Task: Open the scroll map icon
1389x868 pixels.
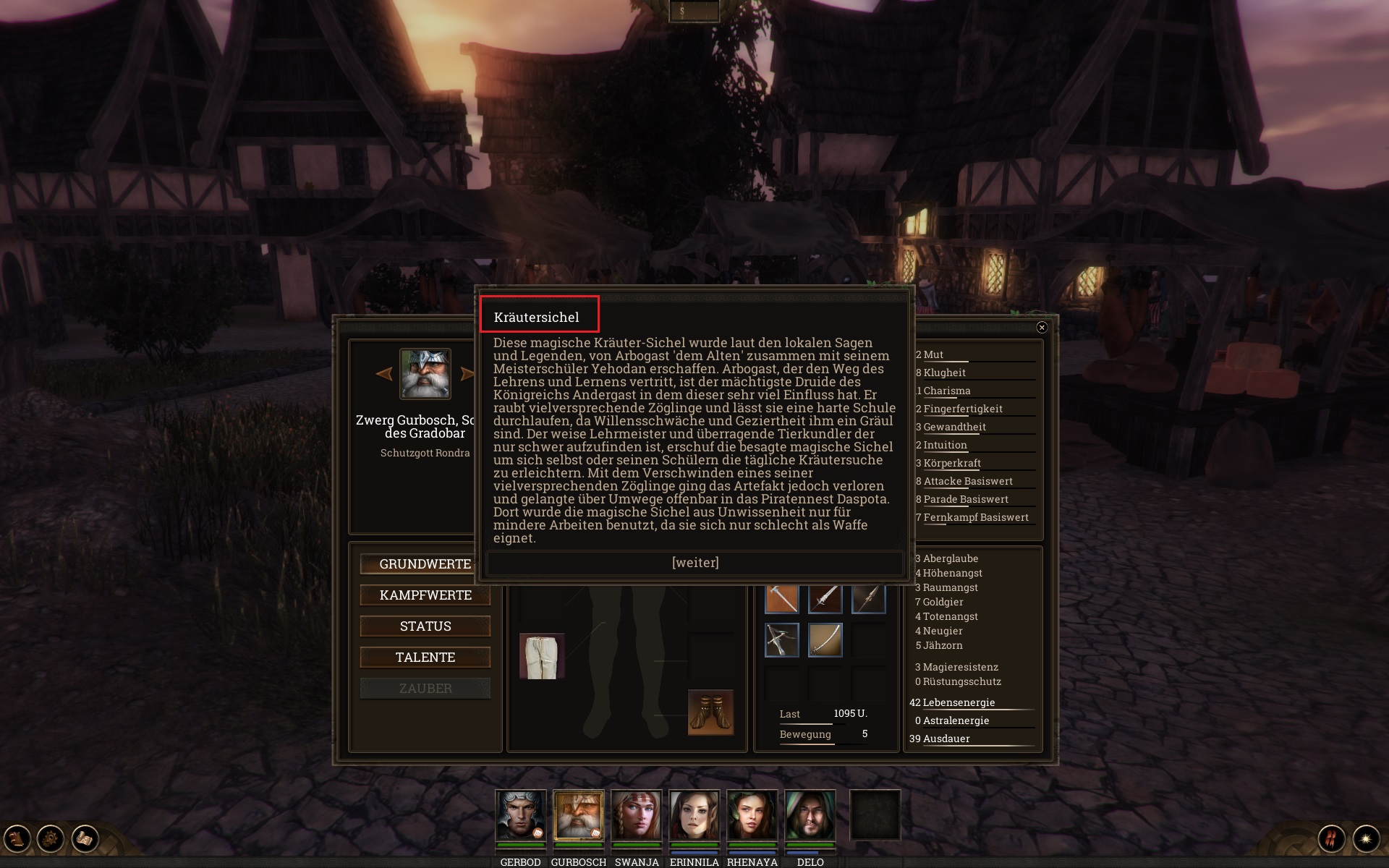Action: tap(85, 839)
